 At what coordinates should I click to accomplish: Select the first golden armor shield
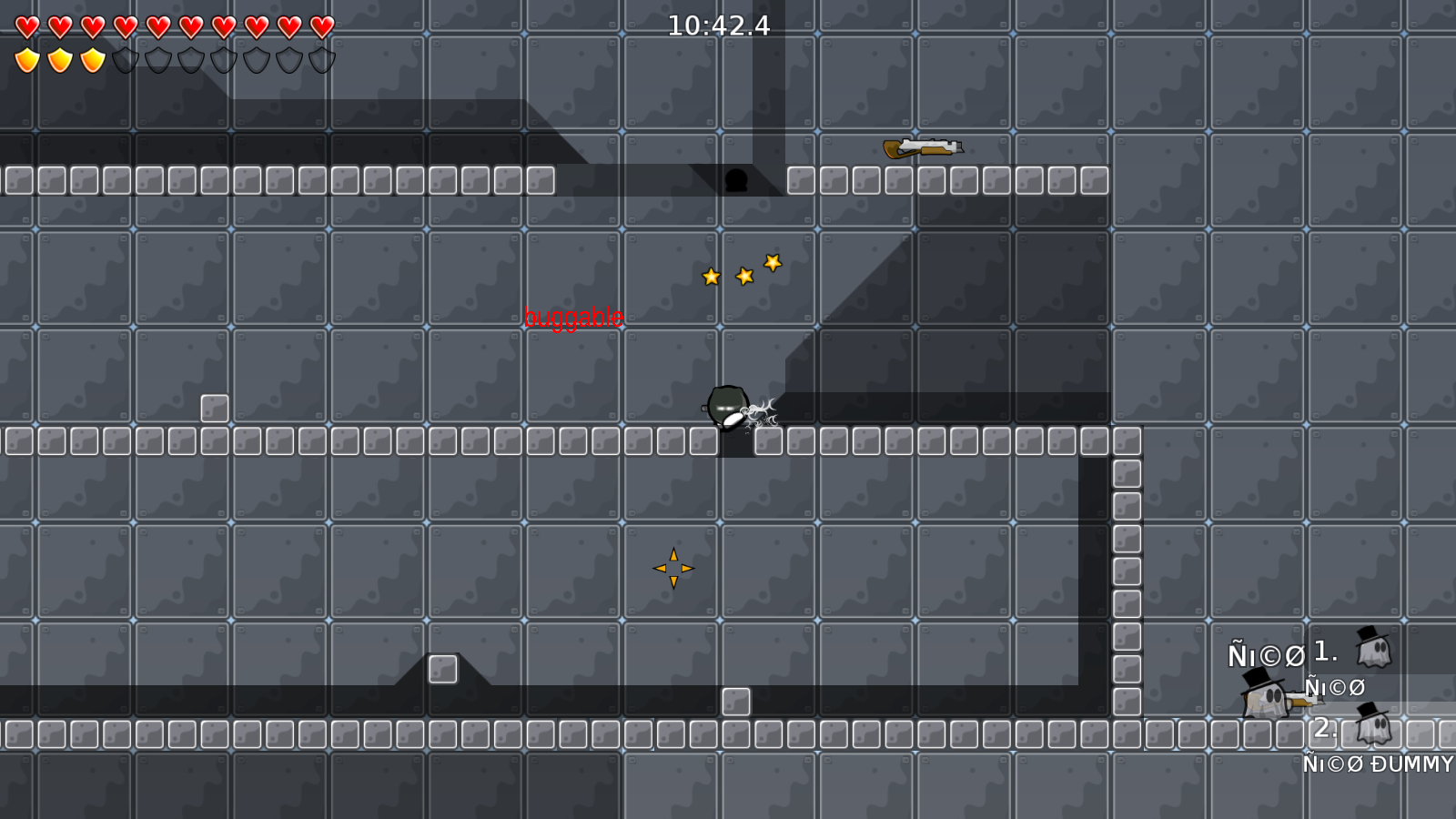tap(27, 58)
